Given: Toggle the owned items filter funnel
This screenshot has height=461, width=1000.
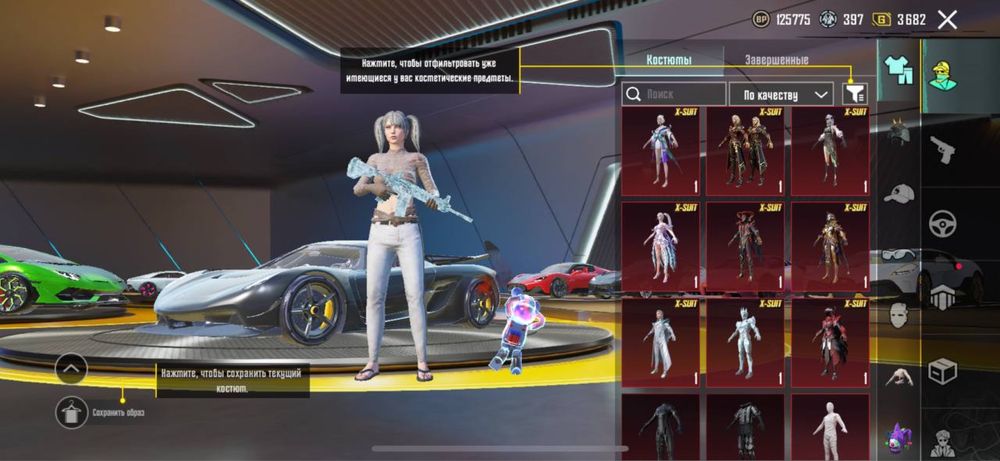Looking at the screenshot, I should [854, 93].
